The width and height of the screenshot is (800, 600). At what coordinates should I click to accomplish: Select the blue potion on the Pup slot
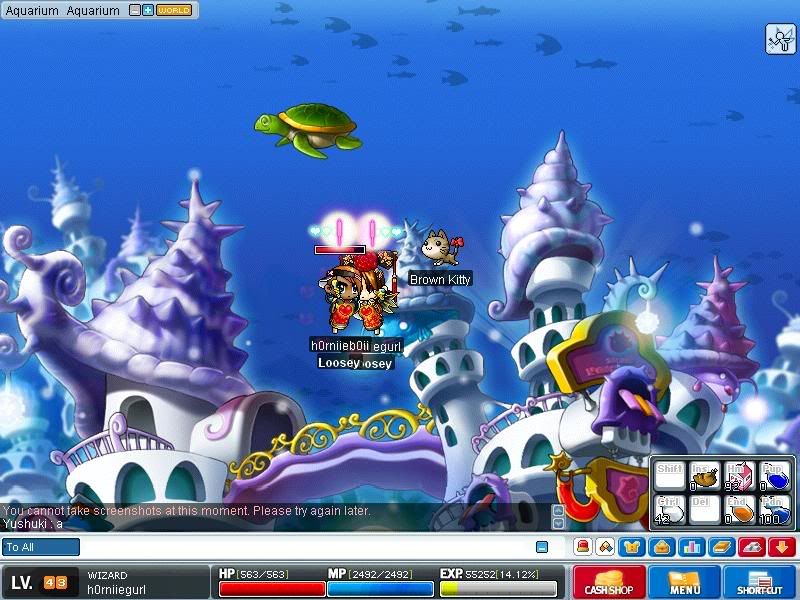tap(773, 476)
